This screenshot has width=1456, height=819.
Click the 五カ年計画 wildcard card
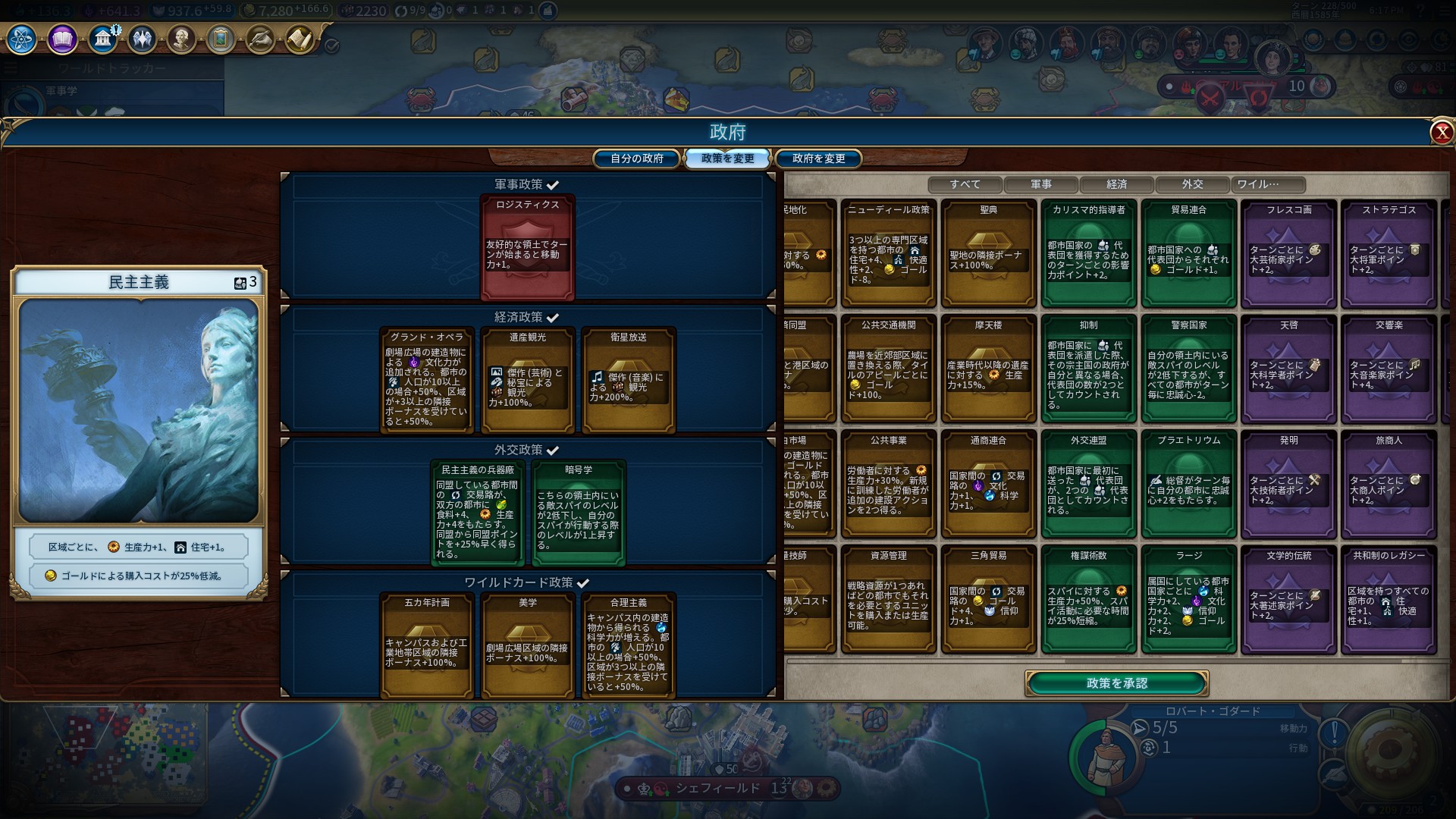click(427, 646)
